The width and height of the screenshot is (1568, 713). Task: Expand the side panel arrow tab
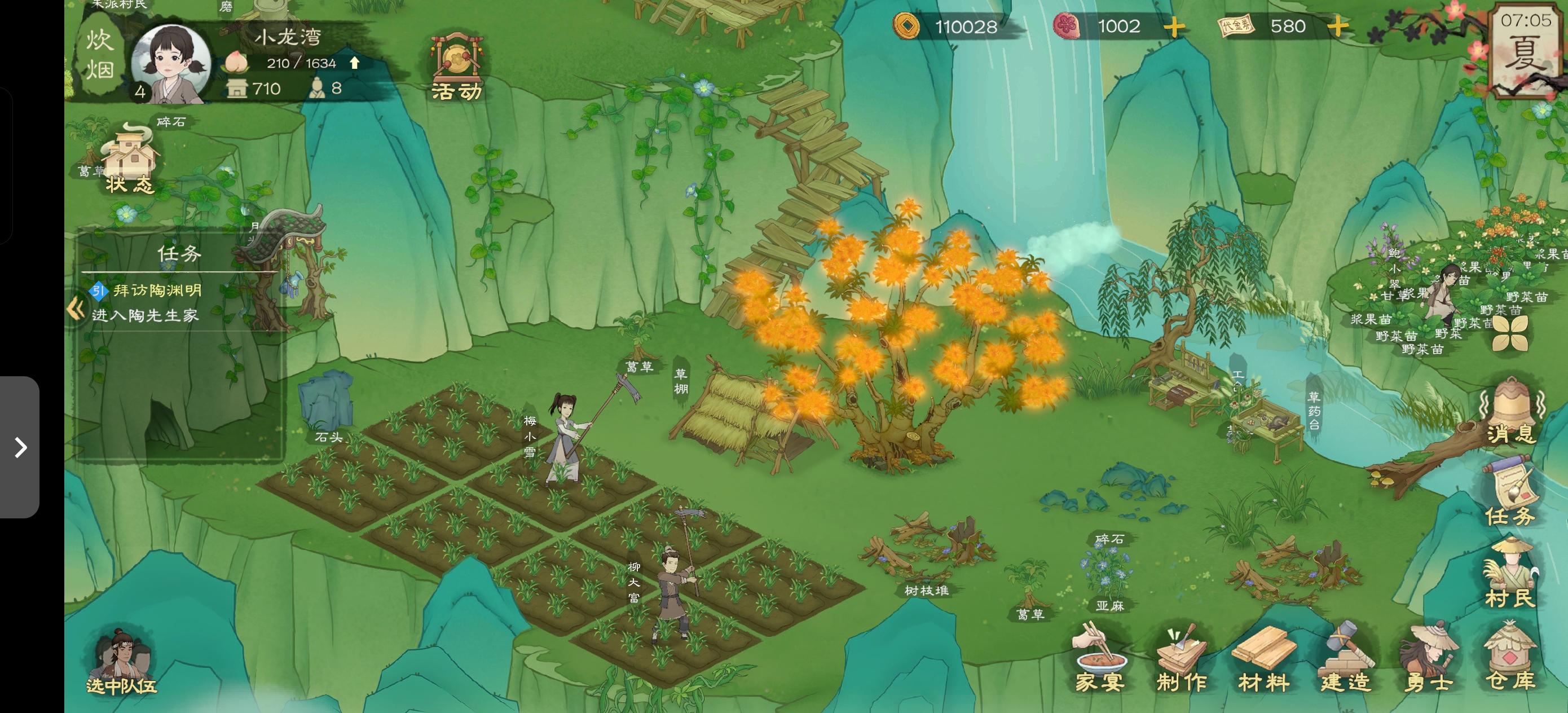click(x=20, y=447)
